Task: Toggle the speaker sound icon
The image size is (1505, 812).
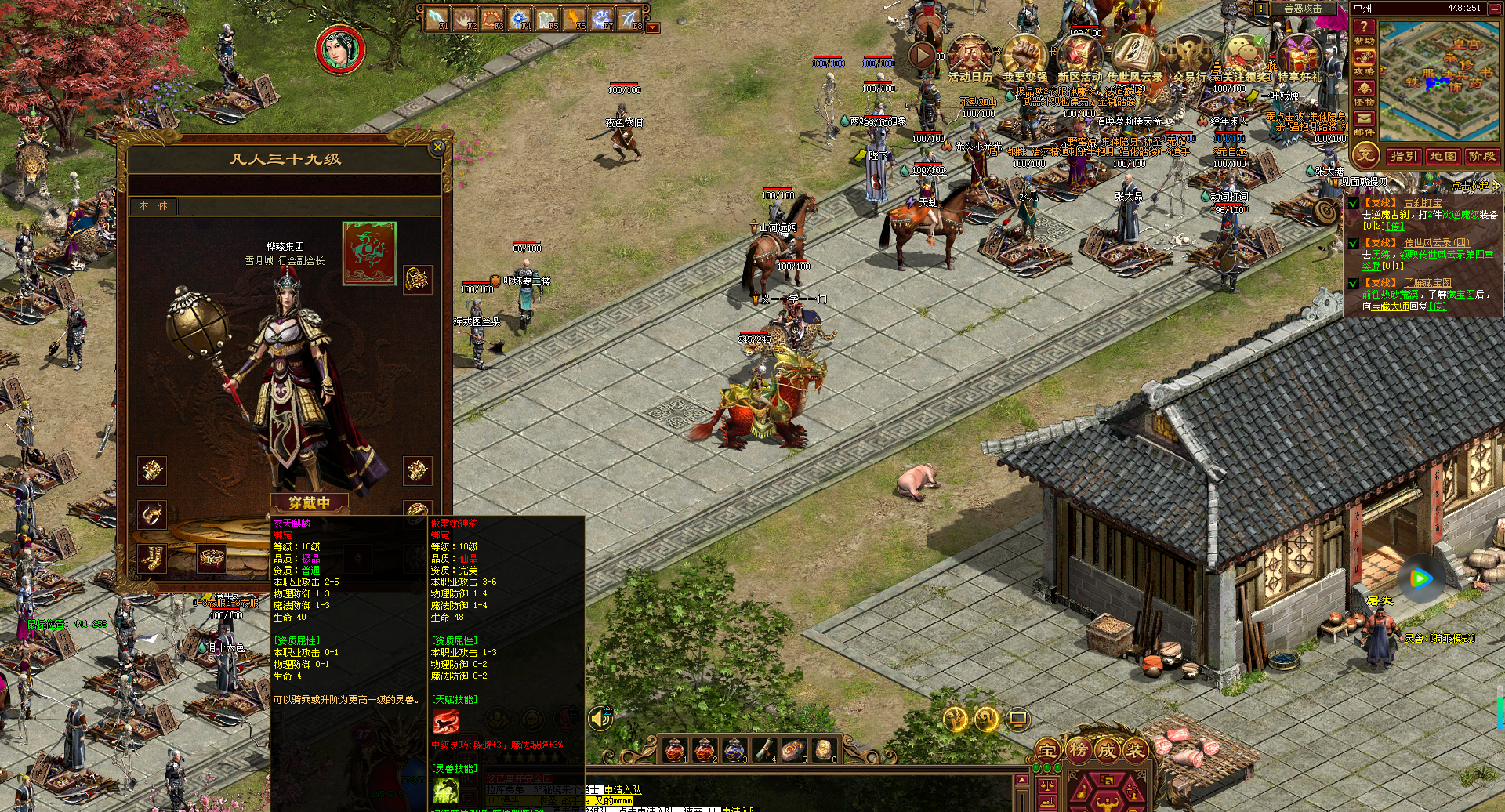Action: pyautogui.click(x=600, y=718)
